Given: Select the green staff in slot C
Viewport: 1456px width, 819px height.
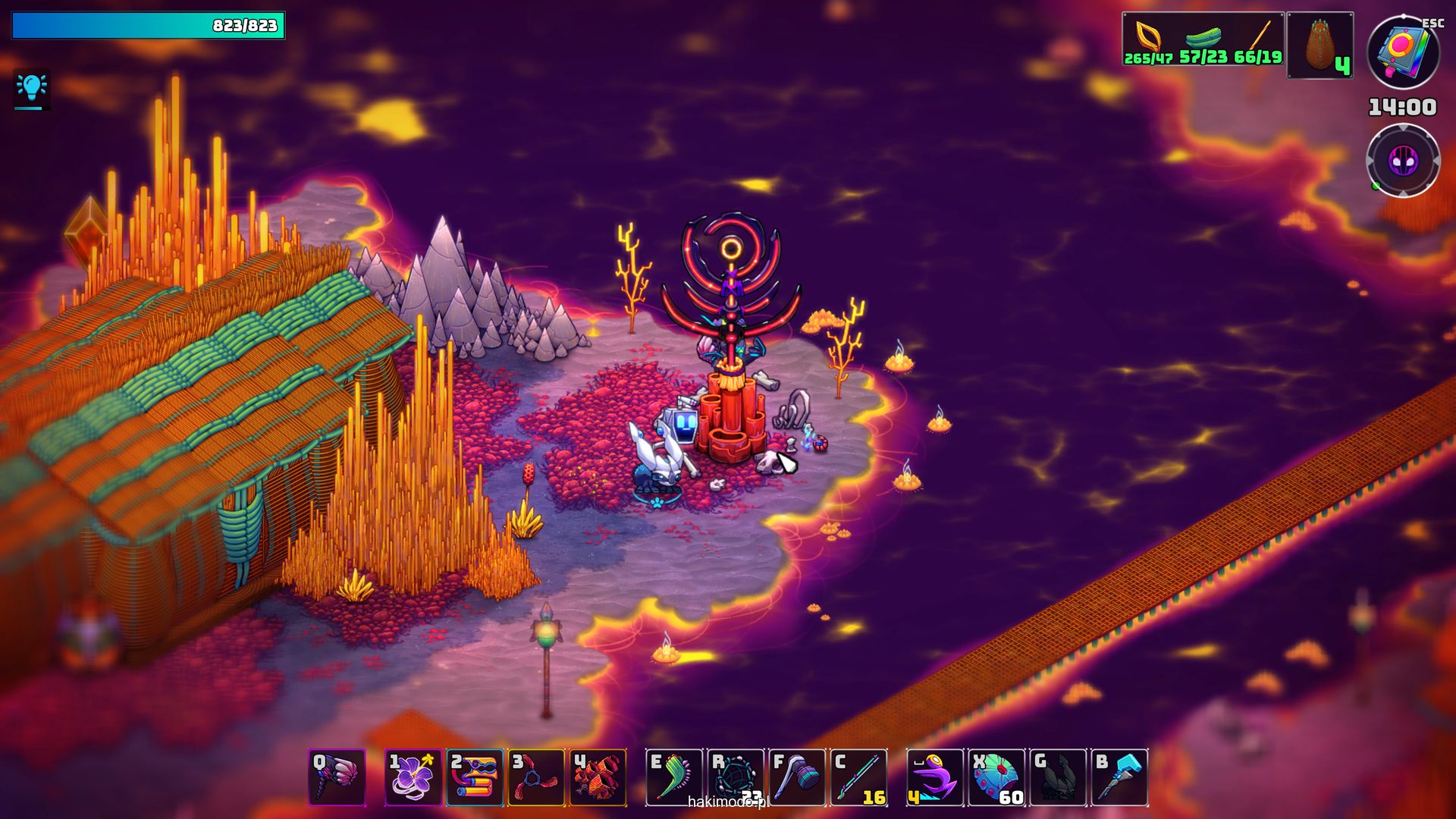Looking at the screenshot, I should [x=859, y=777].
